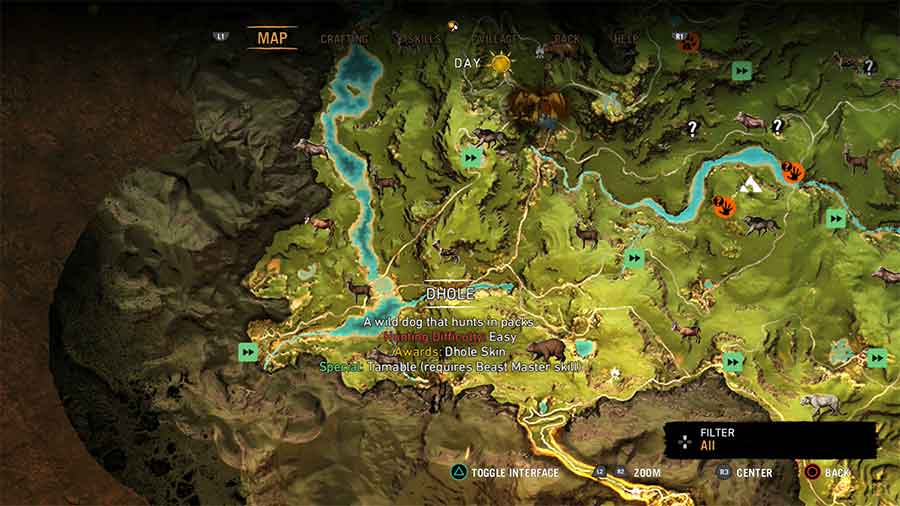Pick the white tent camp marker

[750, 185]
